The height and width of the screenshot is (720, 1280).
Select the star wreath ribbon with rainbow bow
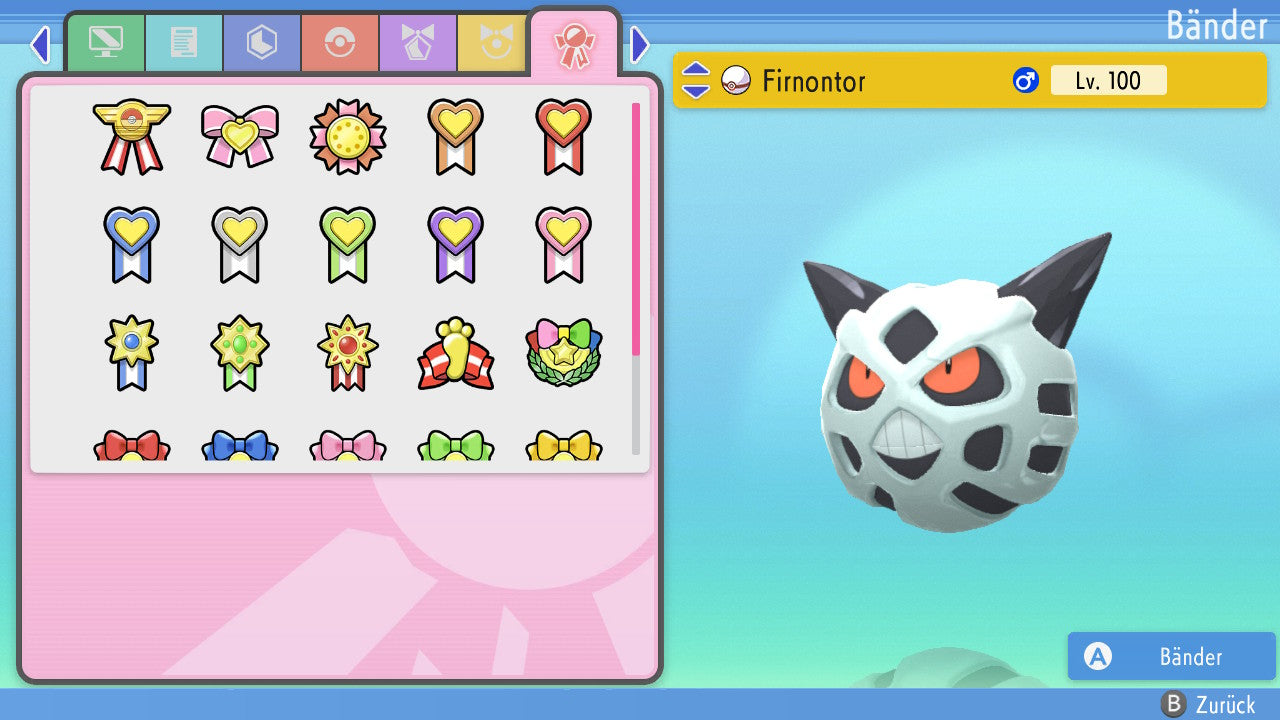click(563, 353)
